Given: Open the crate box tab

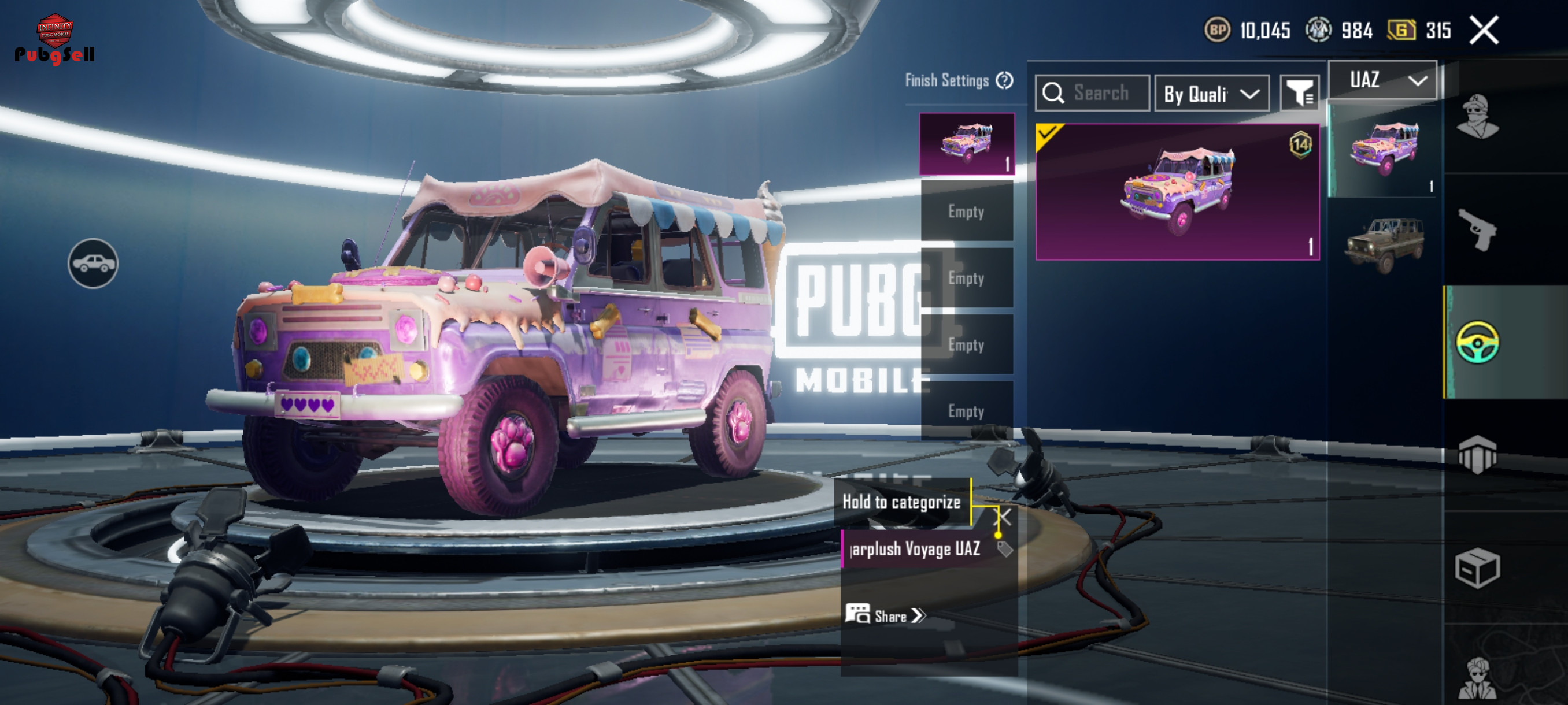Looking at the screenshot, I should pyautogui.click(x=1477, y=567).
